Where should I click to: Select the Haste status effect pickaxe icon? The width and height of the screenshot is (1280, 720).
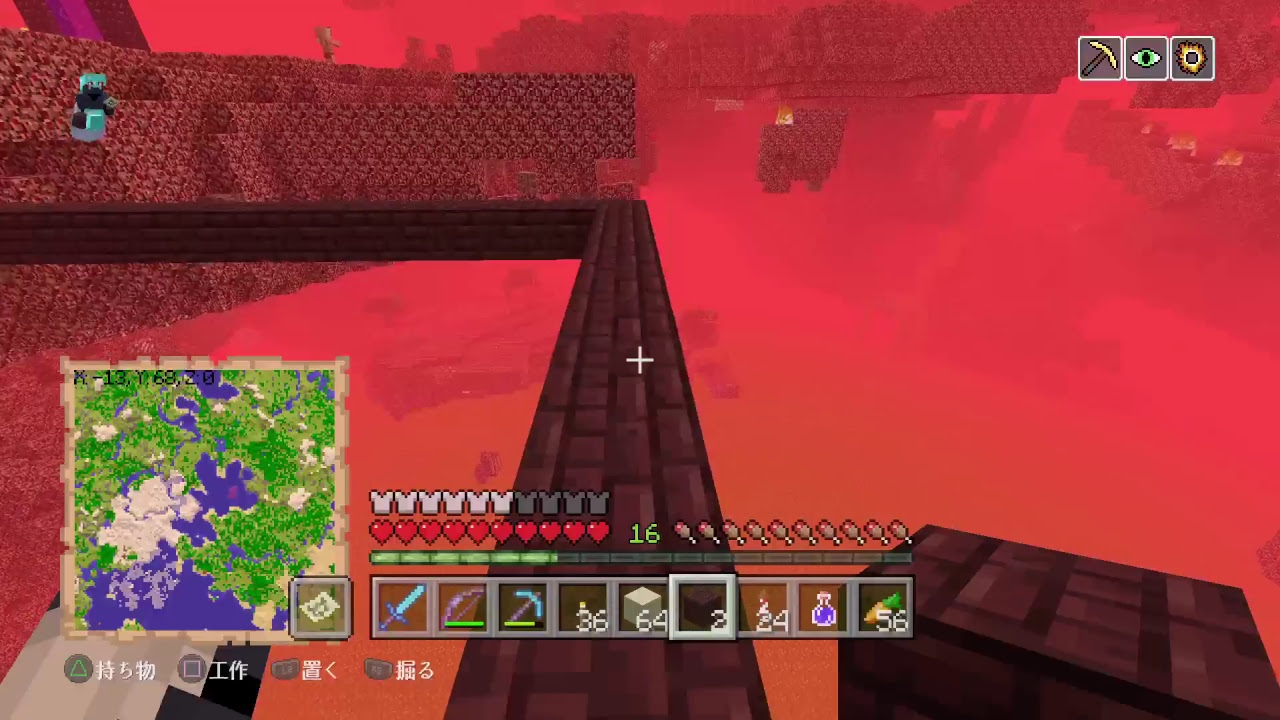pos(1099,58)
